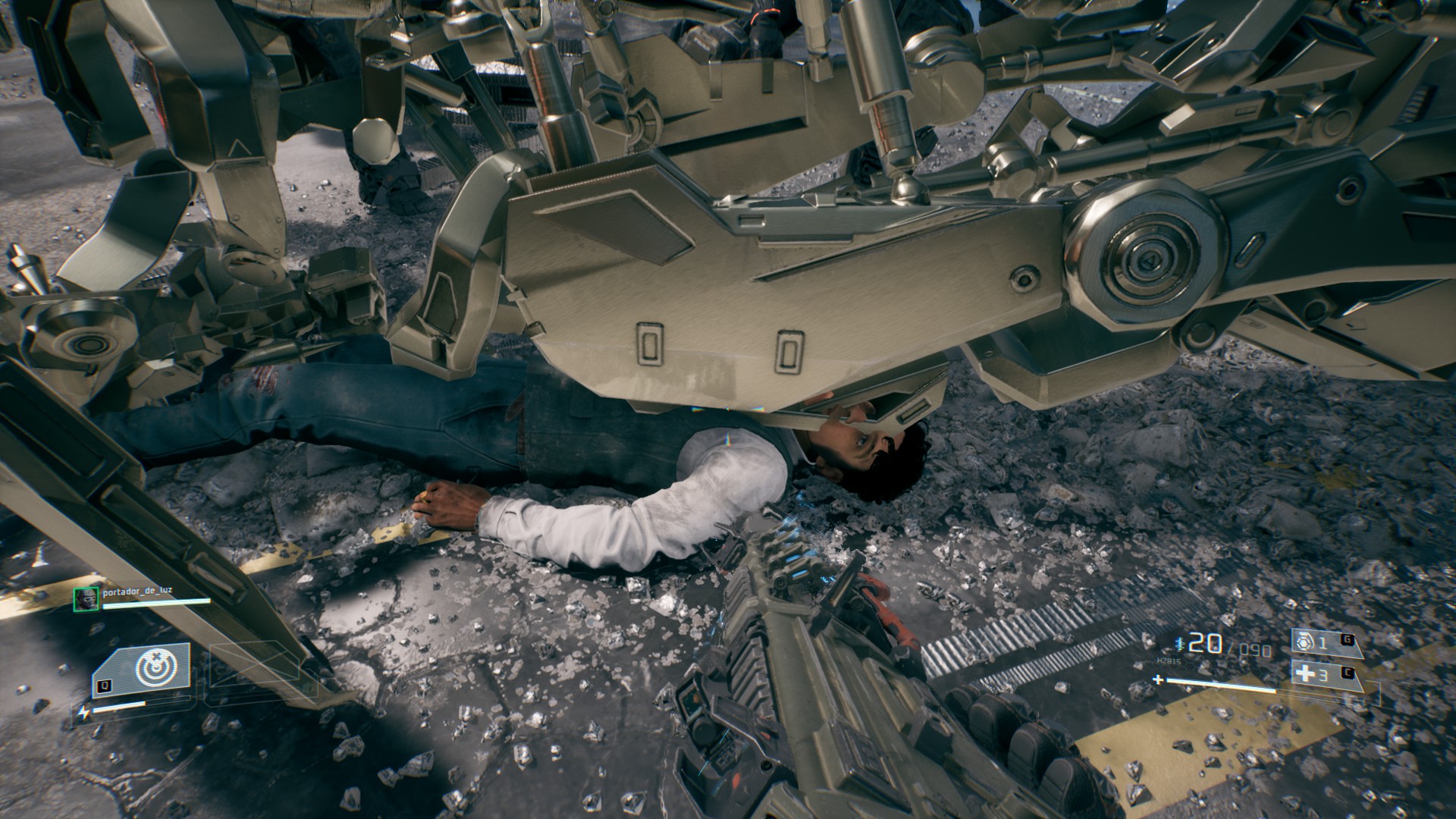
Task: Use the medkit cross item slot
Action: 1321,674
